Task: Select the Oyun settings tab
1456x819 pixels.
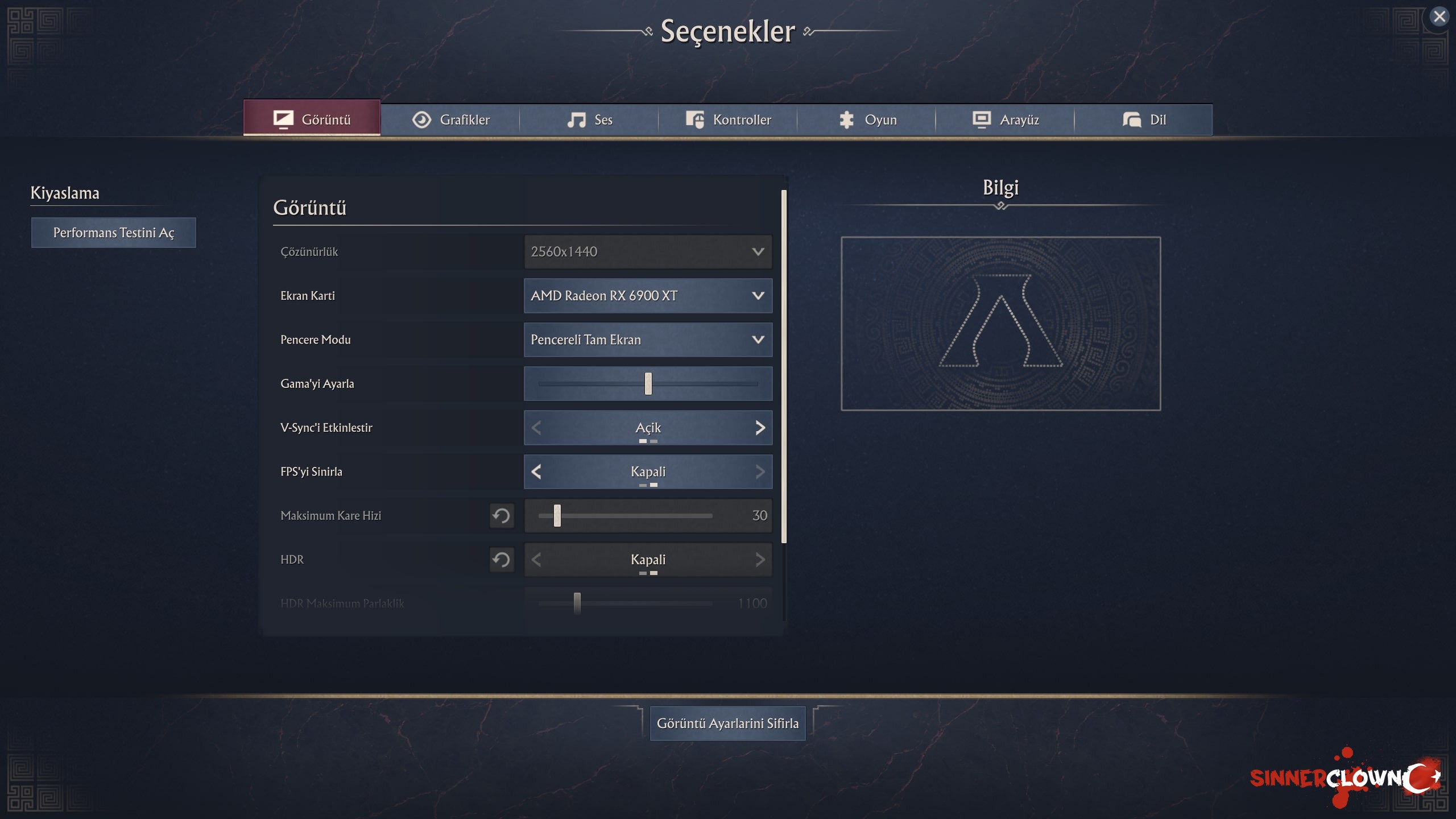Action: [867, 120]
